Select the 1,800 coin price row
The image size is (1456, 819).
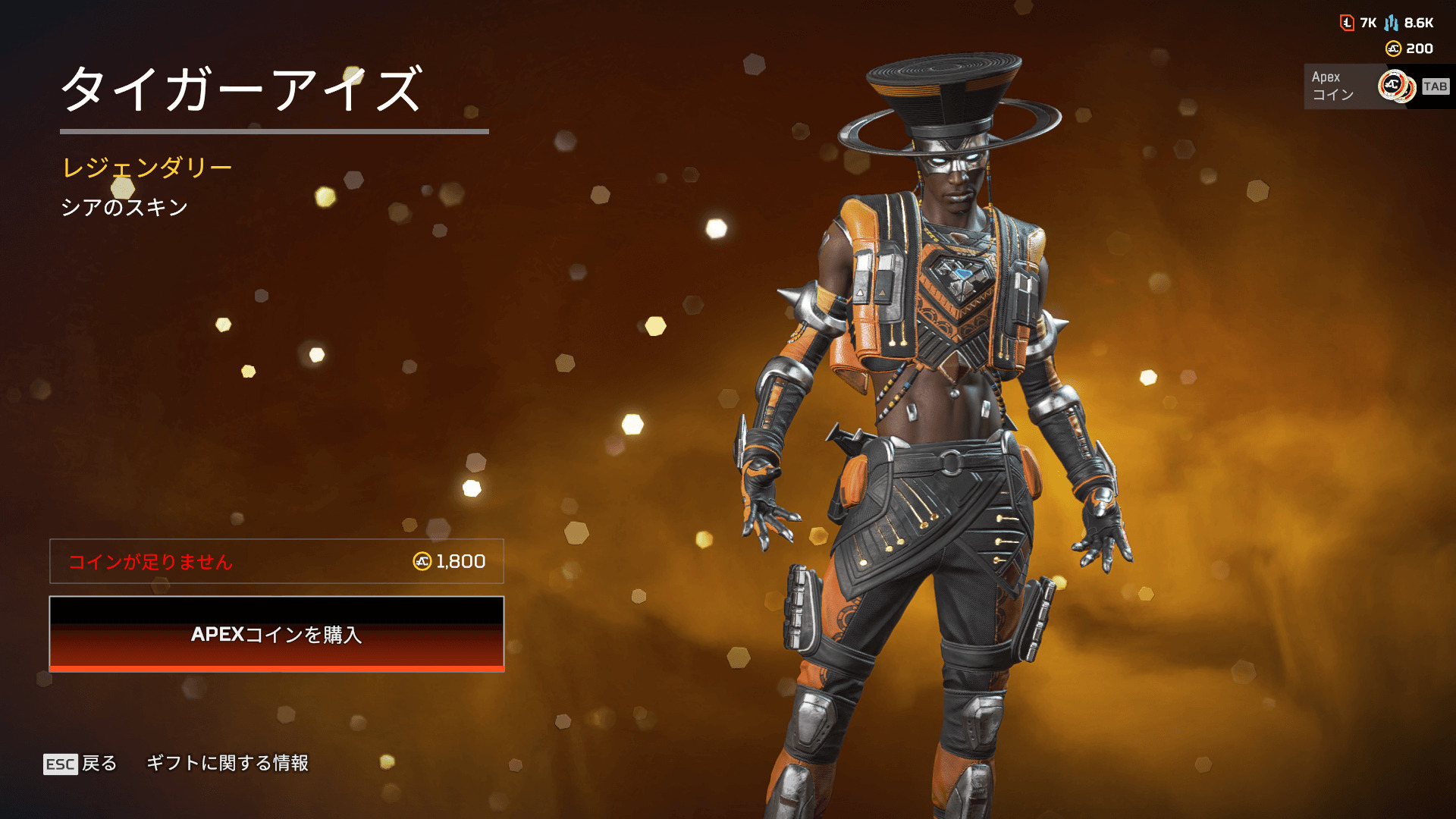277,561
